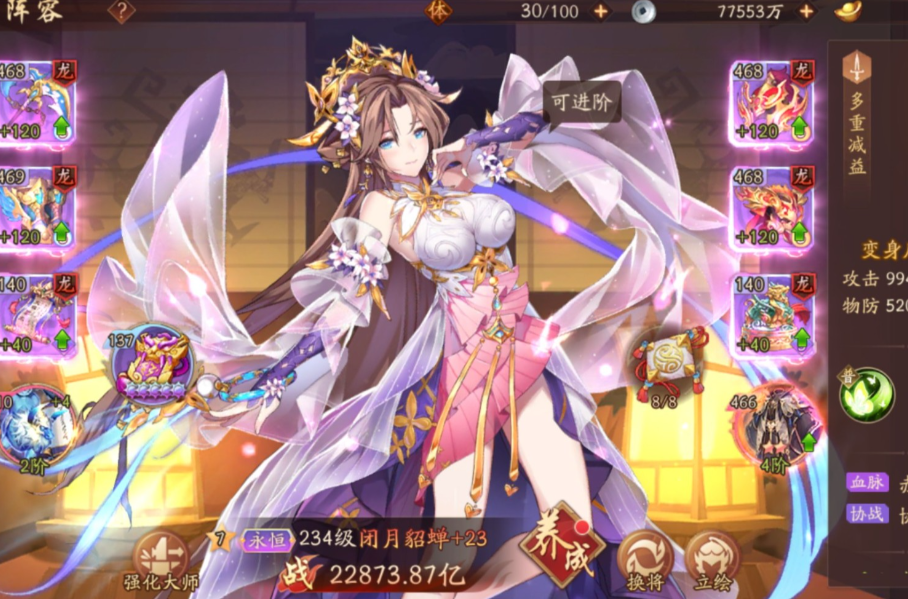Select the 140 scroll equipment slot +40
Image resolution: width=908 pixels, height=599 pixels.
coord(35,314)
